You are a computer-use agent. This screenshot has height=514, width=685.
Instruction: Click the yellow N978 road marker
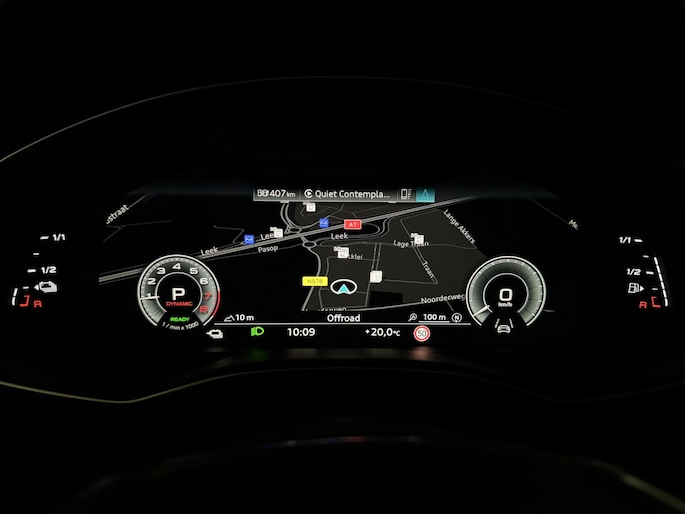pos(314,282)
